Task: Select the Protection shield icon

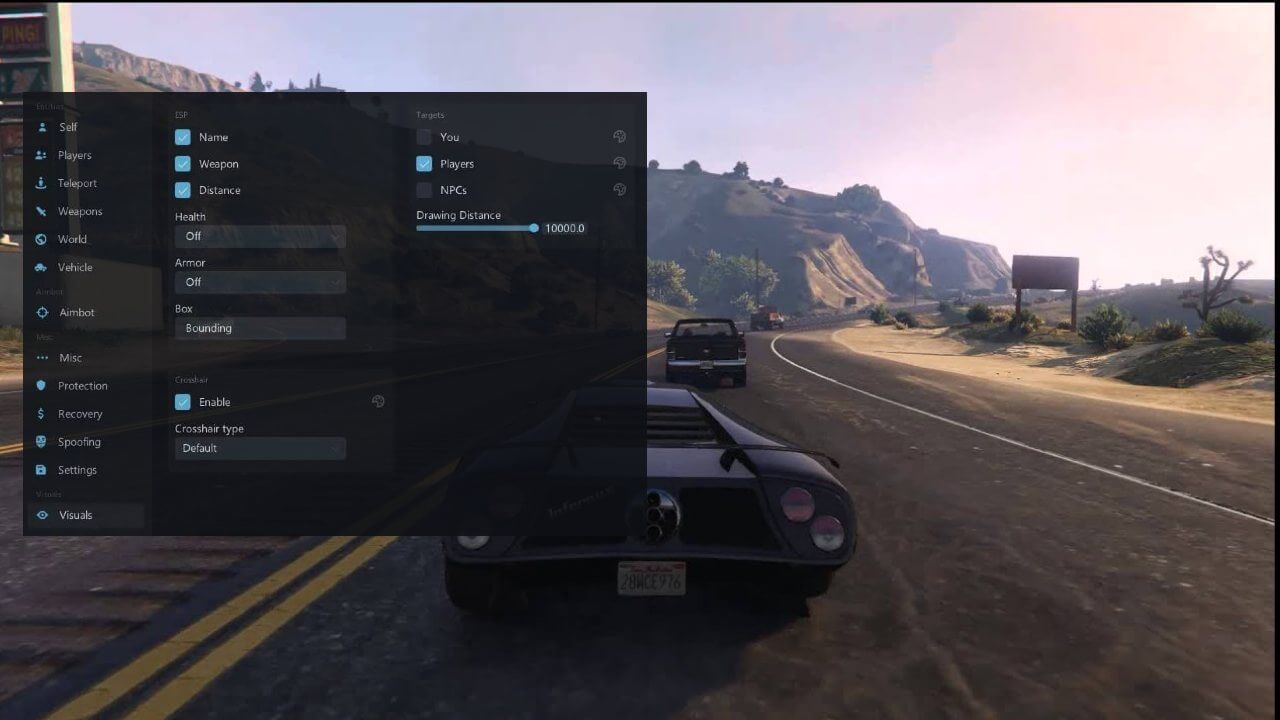Action: [42, 385]
